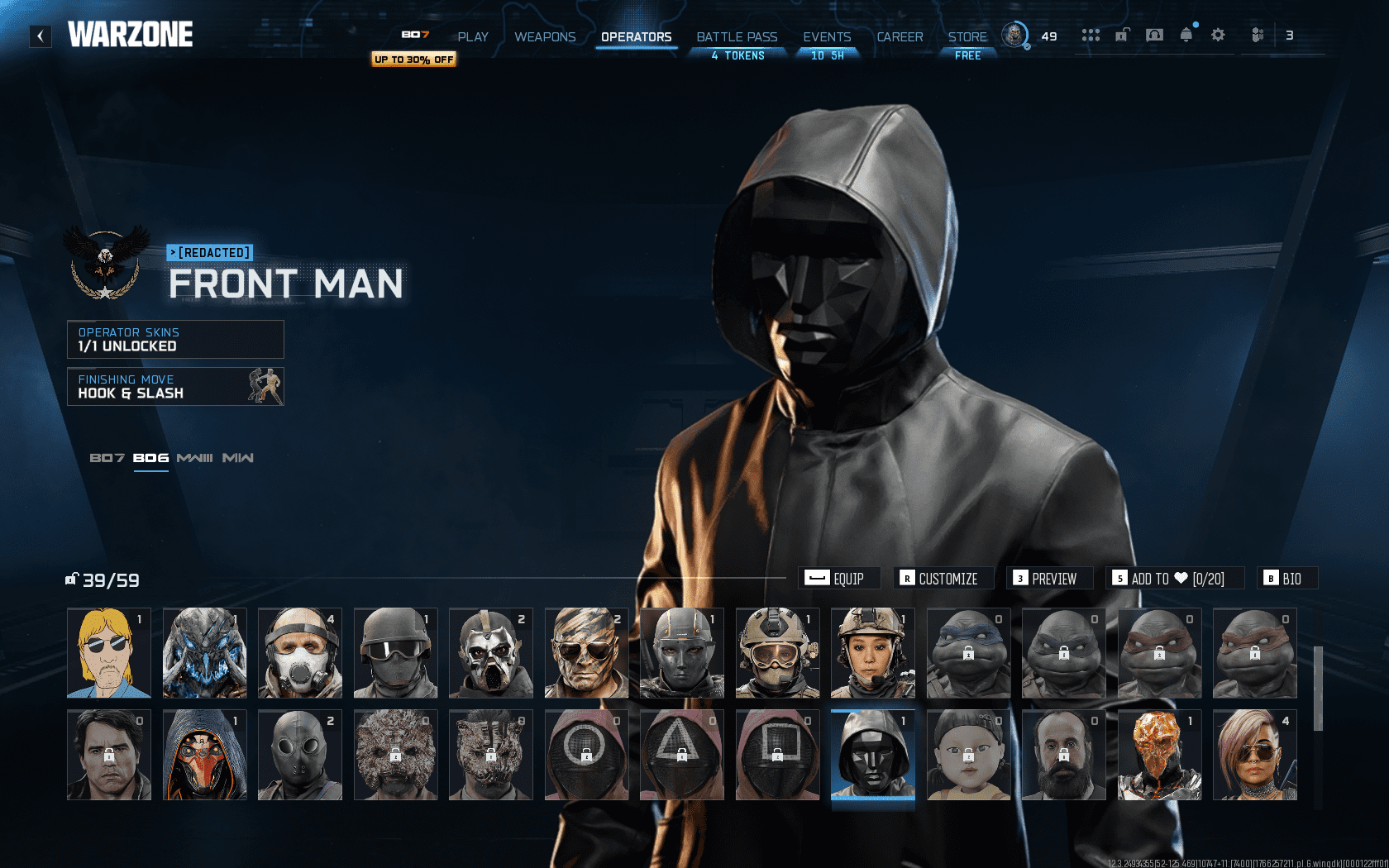The image size is (1389, 868).
Task: Open the settings gear icon
Action: coord(1218,36)
